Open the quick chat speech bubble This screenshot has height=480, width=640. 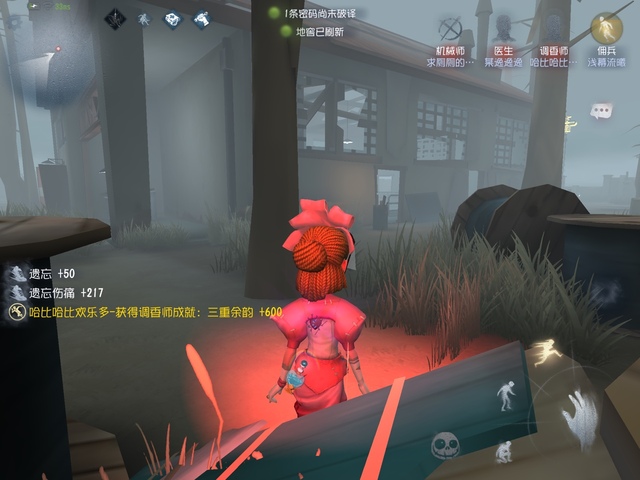click(x=601, y=111)
